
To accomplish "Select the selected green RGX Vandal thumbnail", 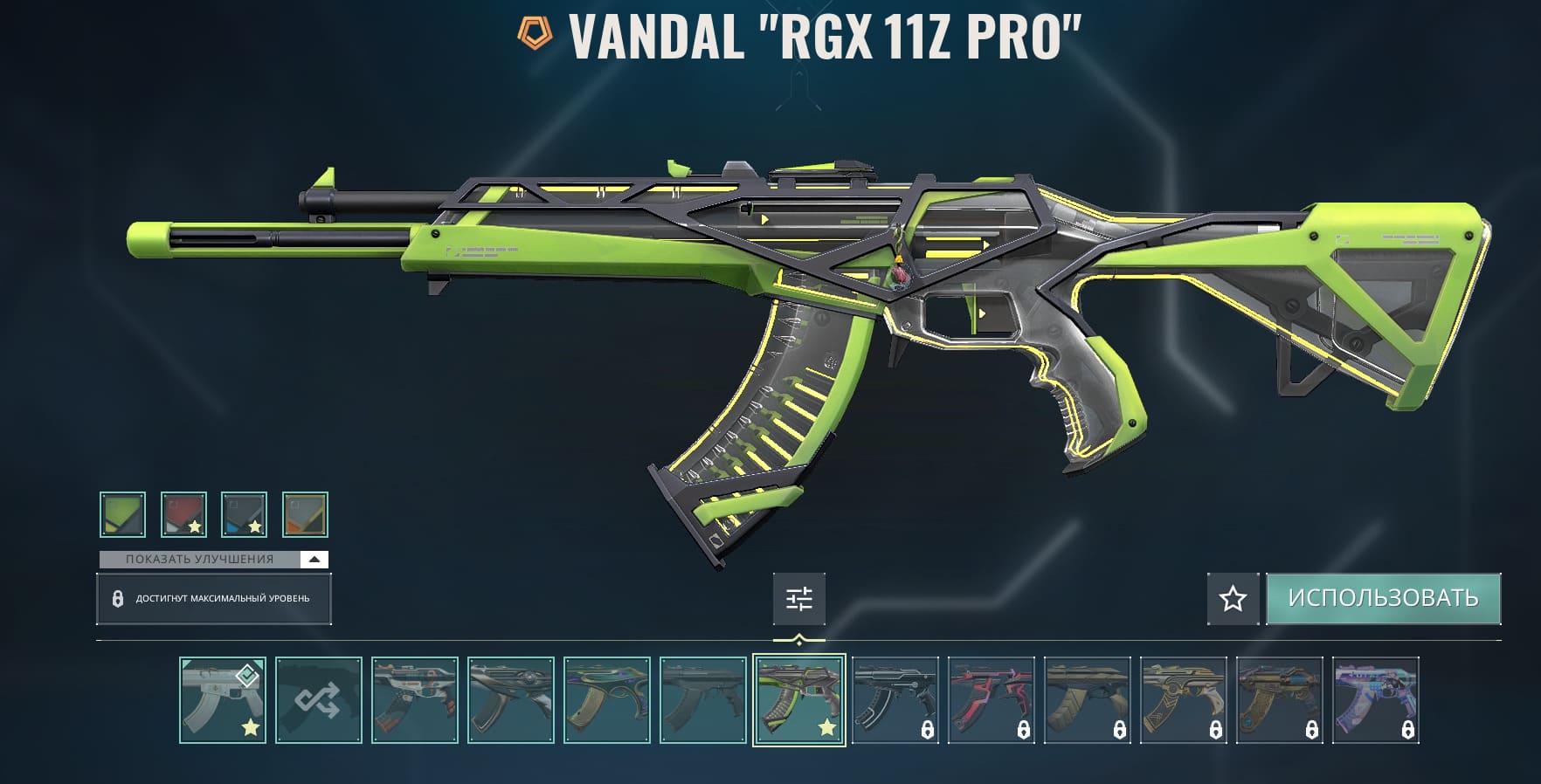I will click(799, 699).
